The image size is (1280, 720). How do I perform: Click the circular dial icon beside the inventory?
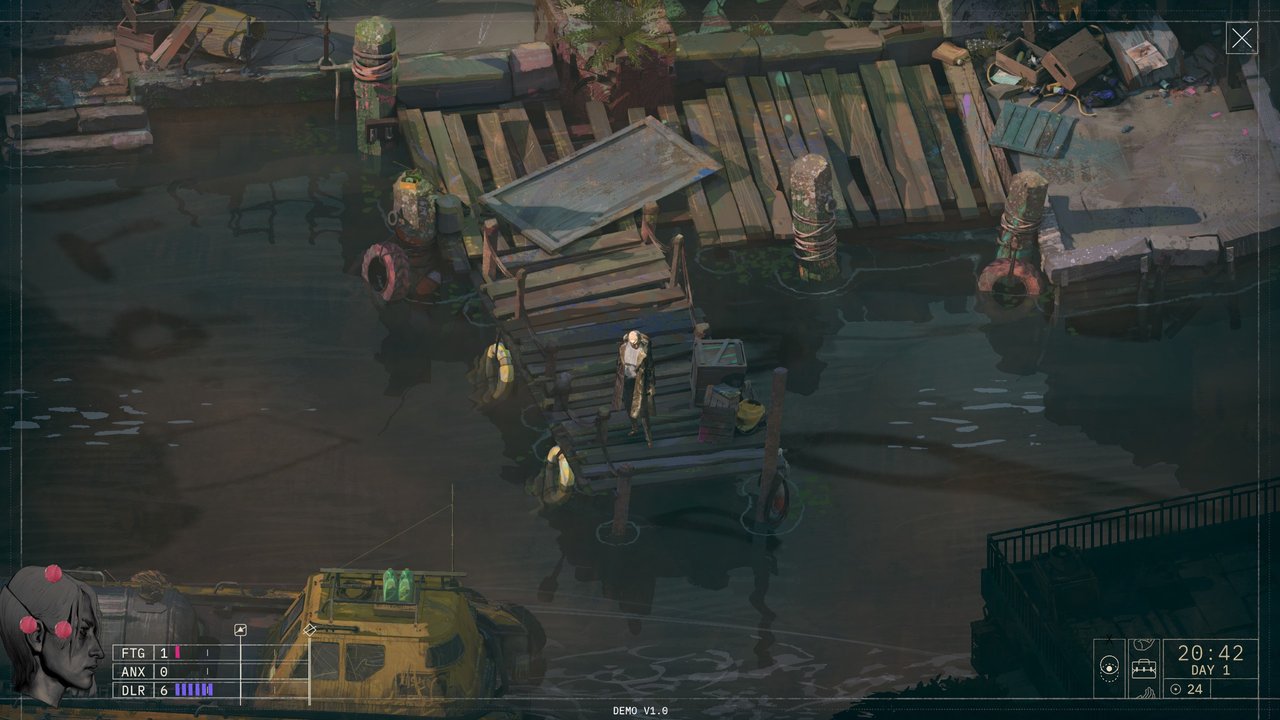click(x=1109, y=668)
